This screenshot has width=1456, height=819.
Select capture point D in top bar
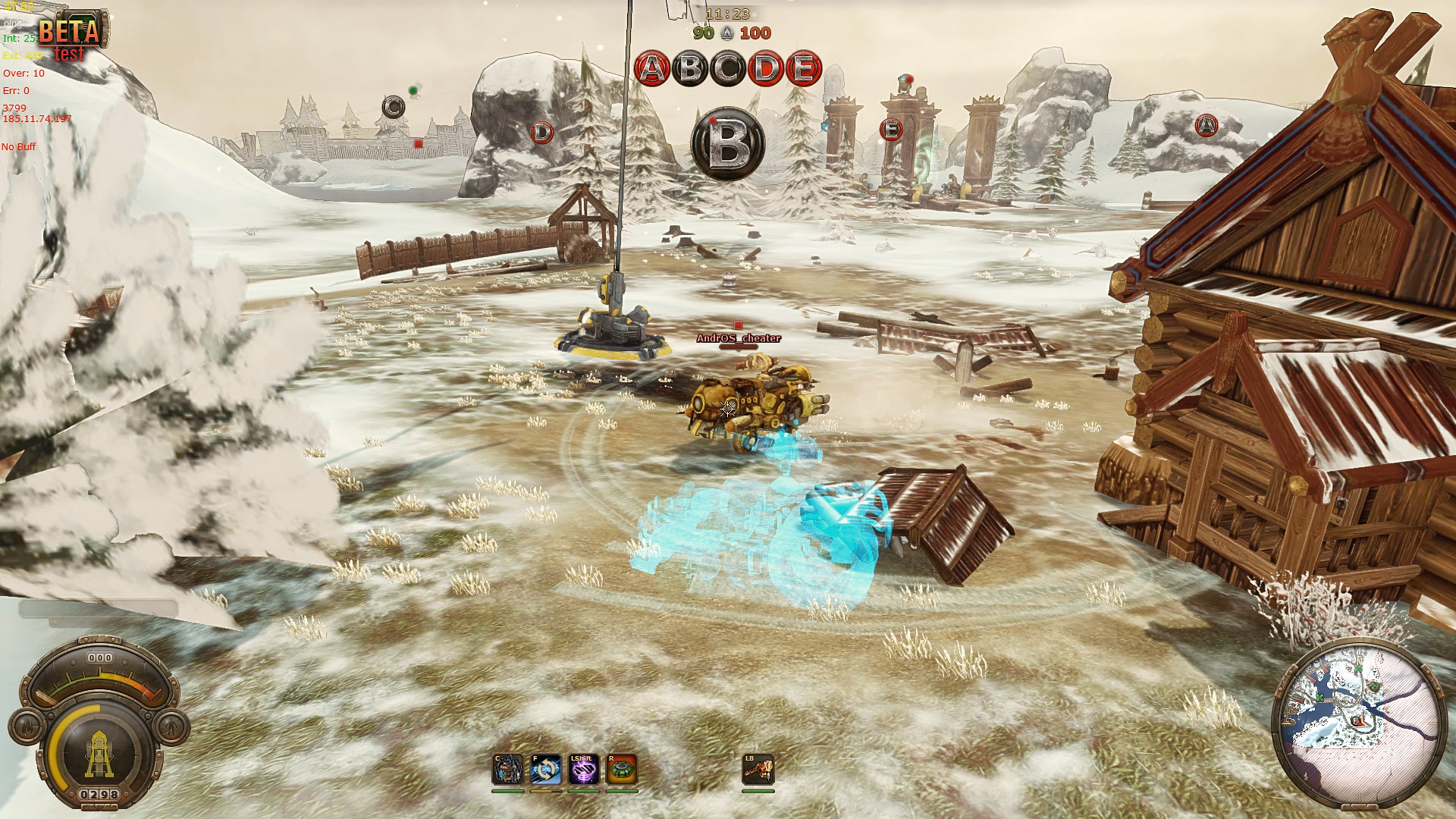point(766,69)
